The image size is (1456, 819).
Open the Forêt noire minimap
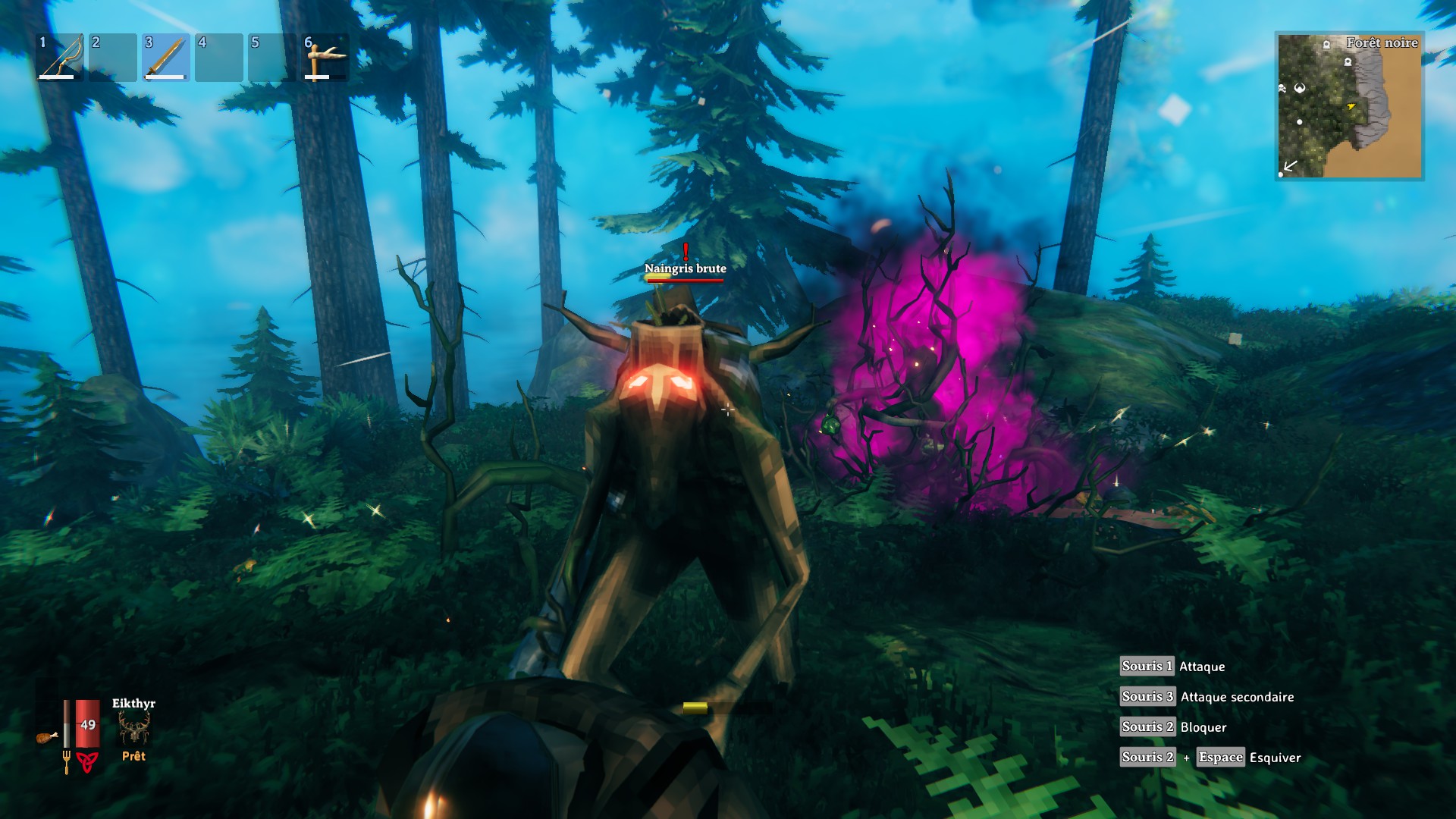pyautogui.click(x=1349, y=106)
